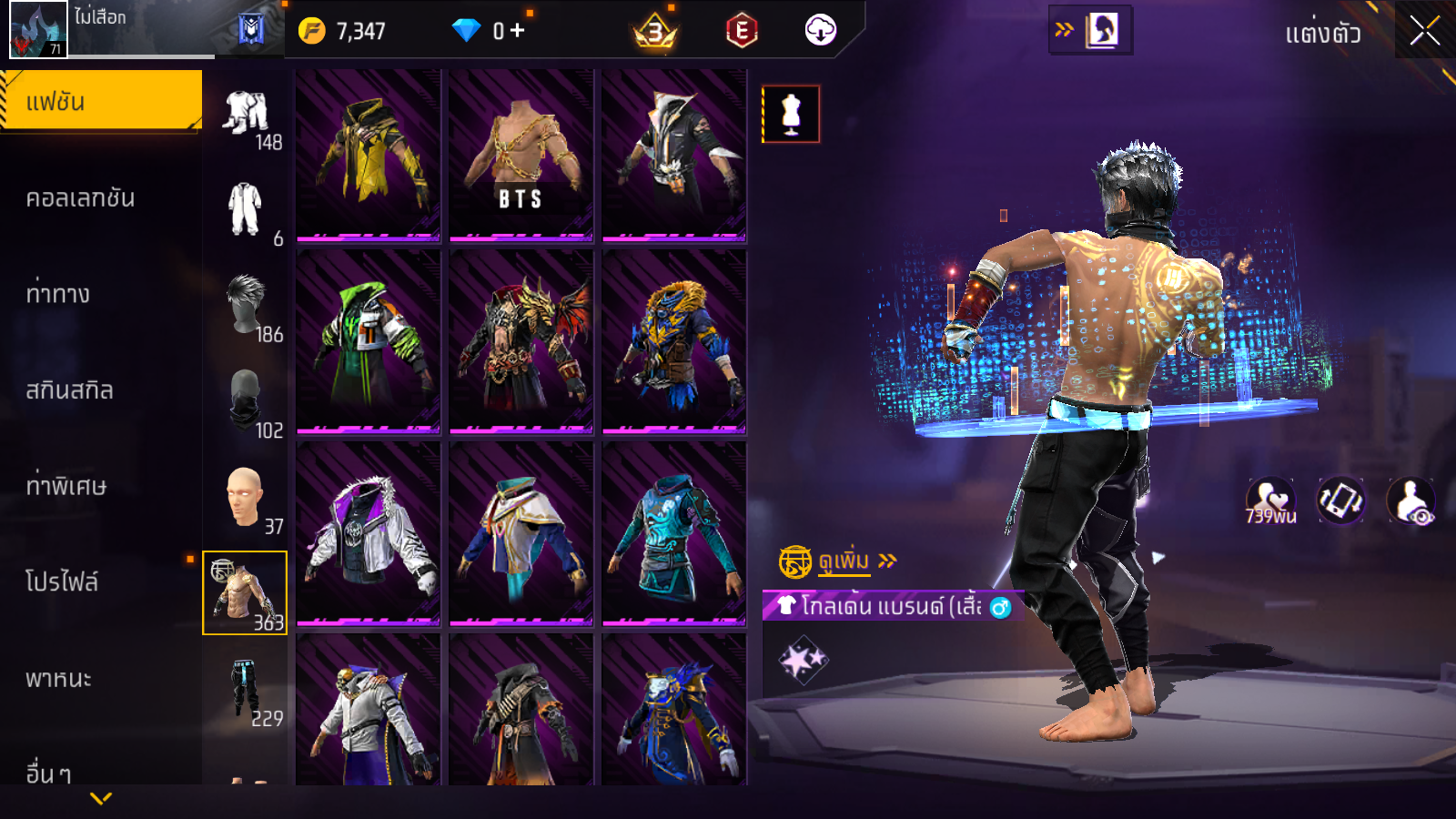
Task: Open the คอลเลกชัน collection tab
Action: tap(80, 198)
